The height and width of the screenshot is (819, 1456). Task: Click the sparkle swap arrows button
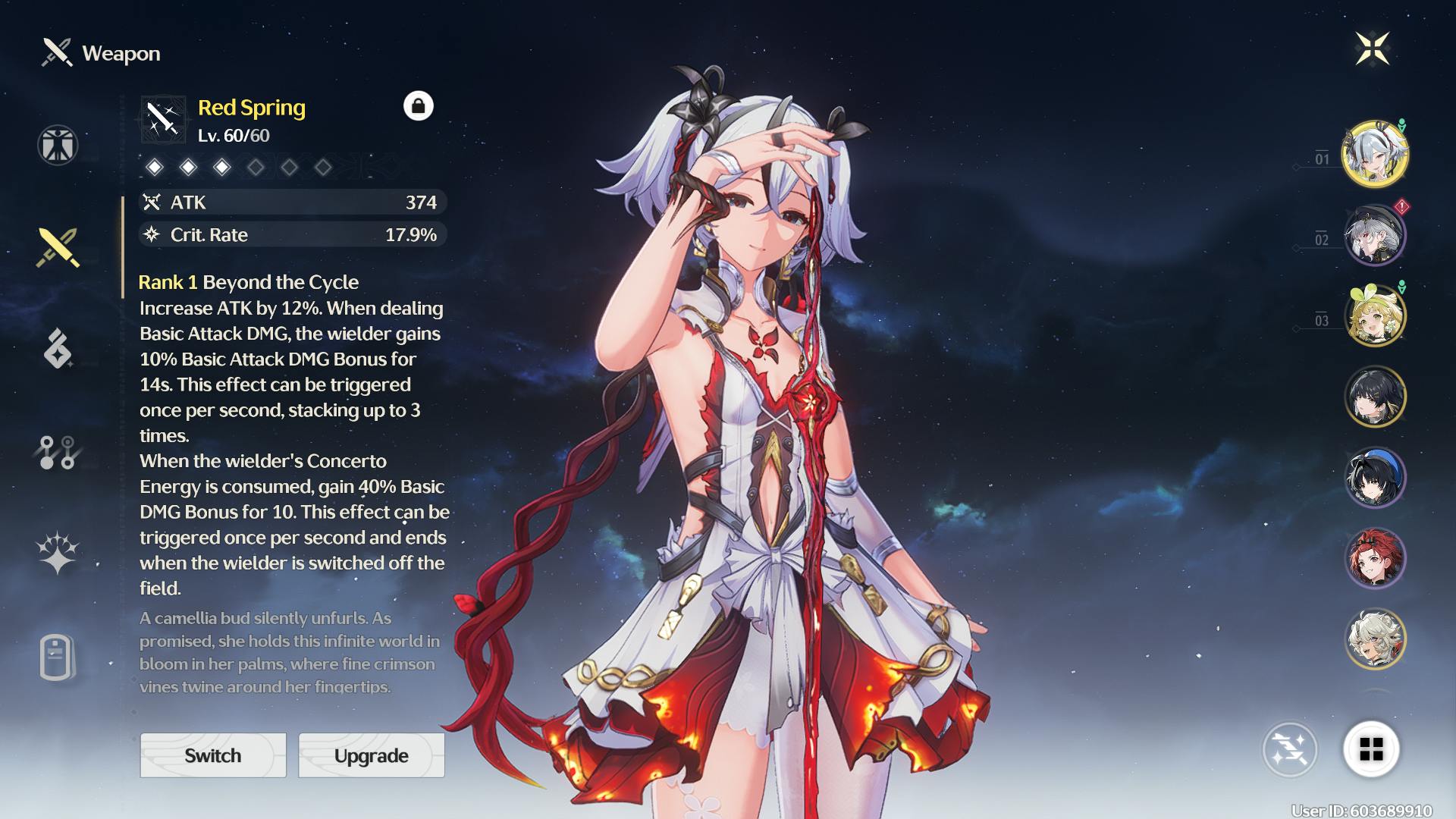pyautogui.click(x=1290, y=749)
